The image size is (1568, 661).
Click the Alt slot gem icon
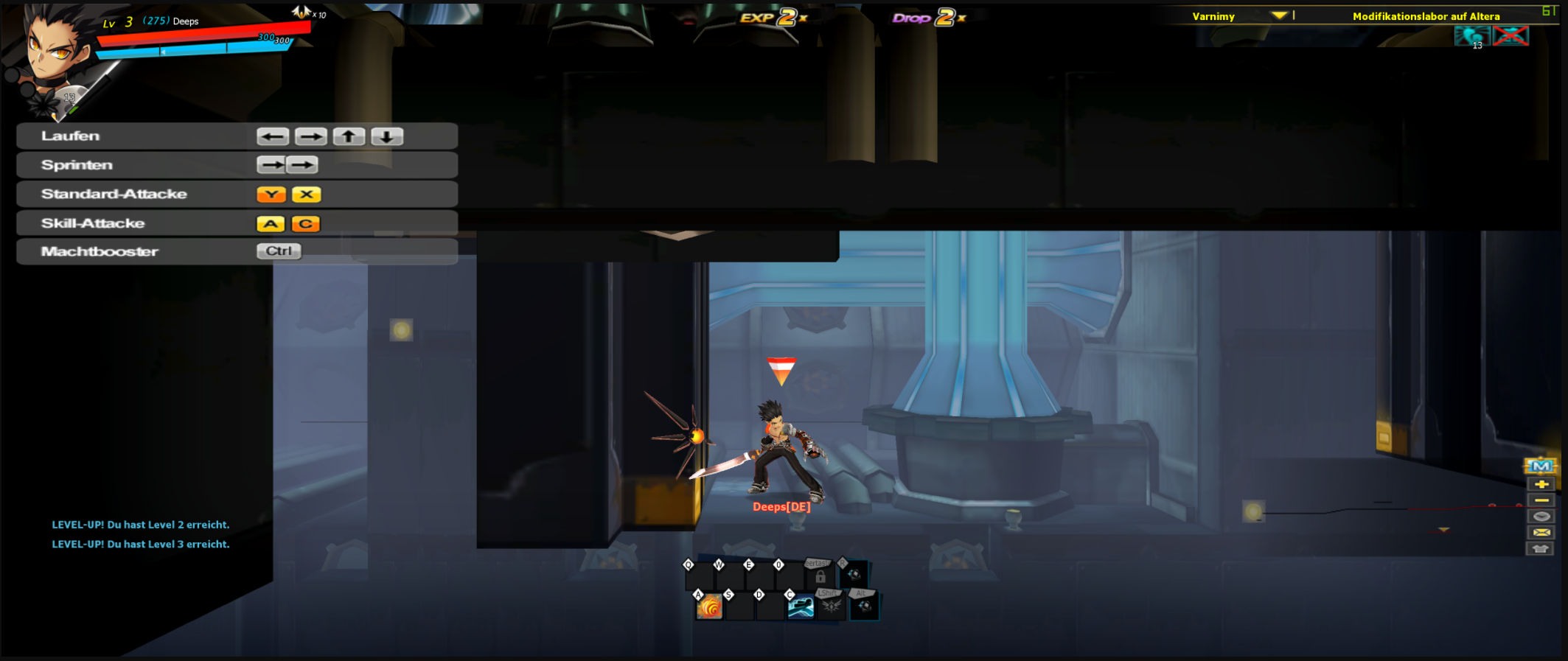coord(864,606)
